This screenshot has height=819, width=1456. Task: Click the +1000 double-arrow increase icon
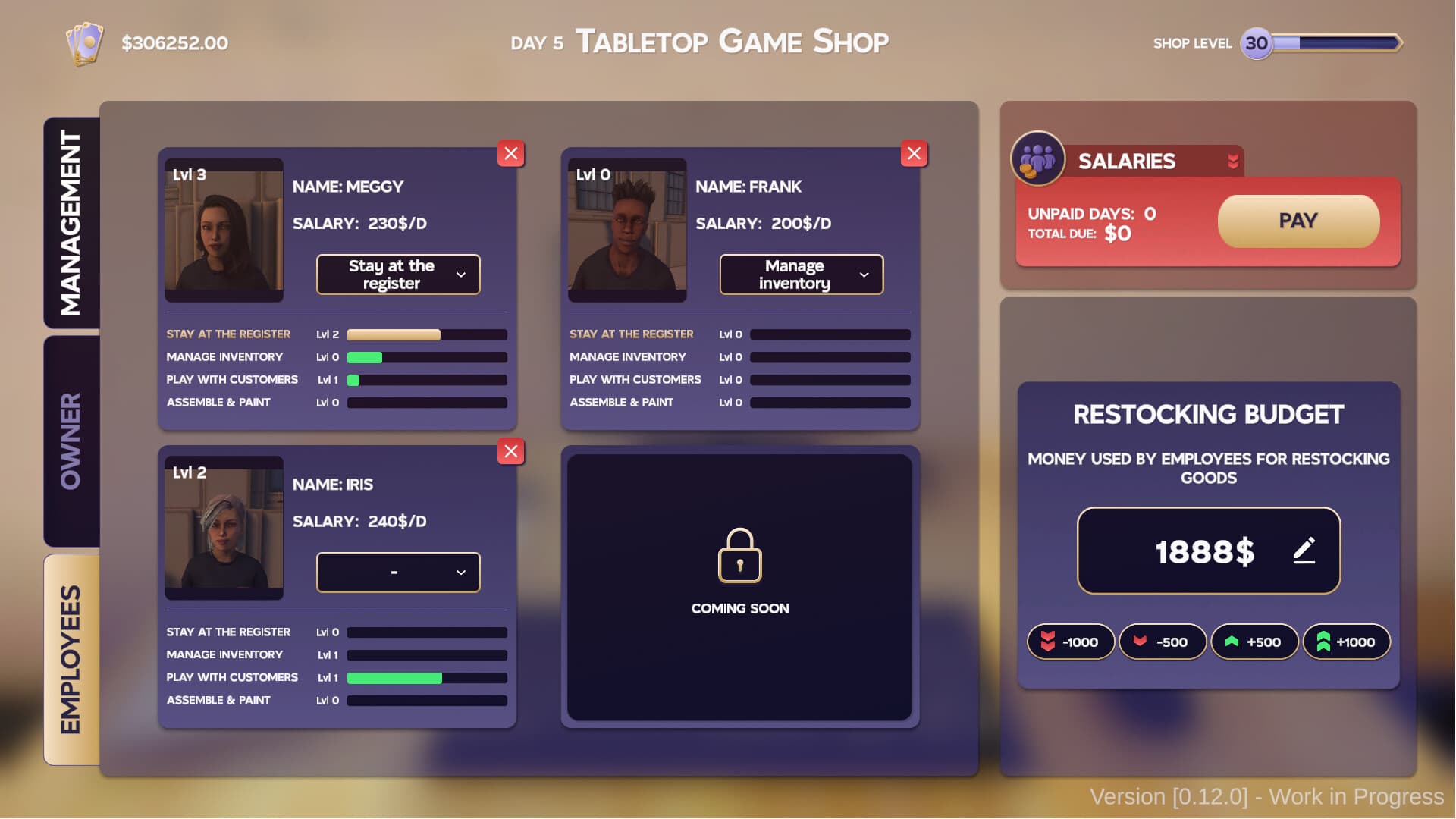coord(1323,642)
